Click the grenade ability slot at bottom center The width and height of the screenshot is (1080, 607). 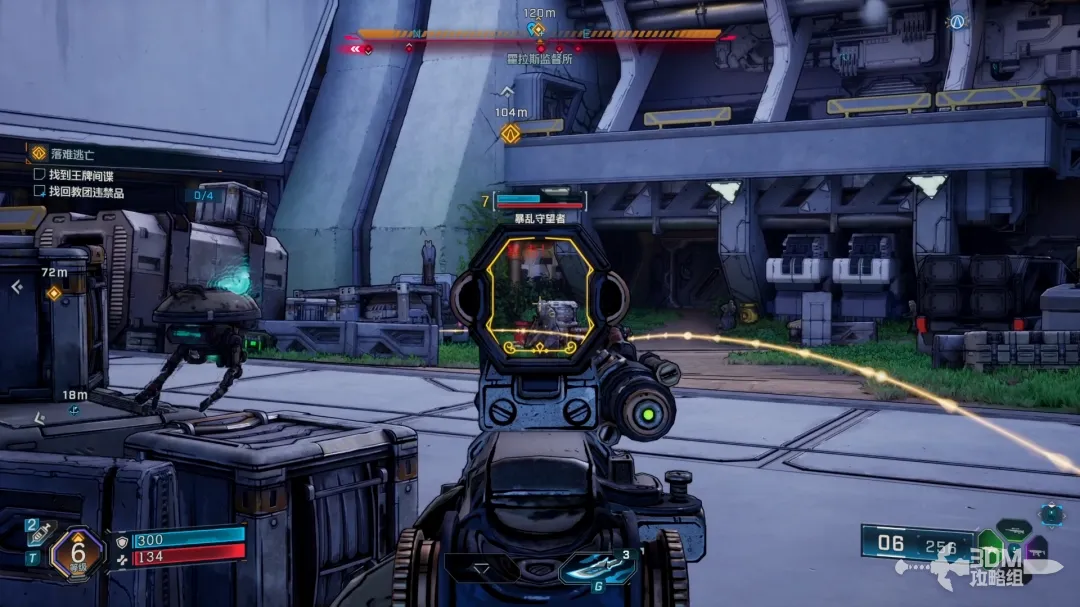tap(597, 567)
